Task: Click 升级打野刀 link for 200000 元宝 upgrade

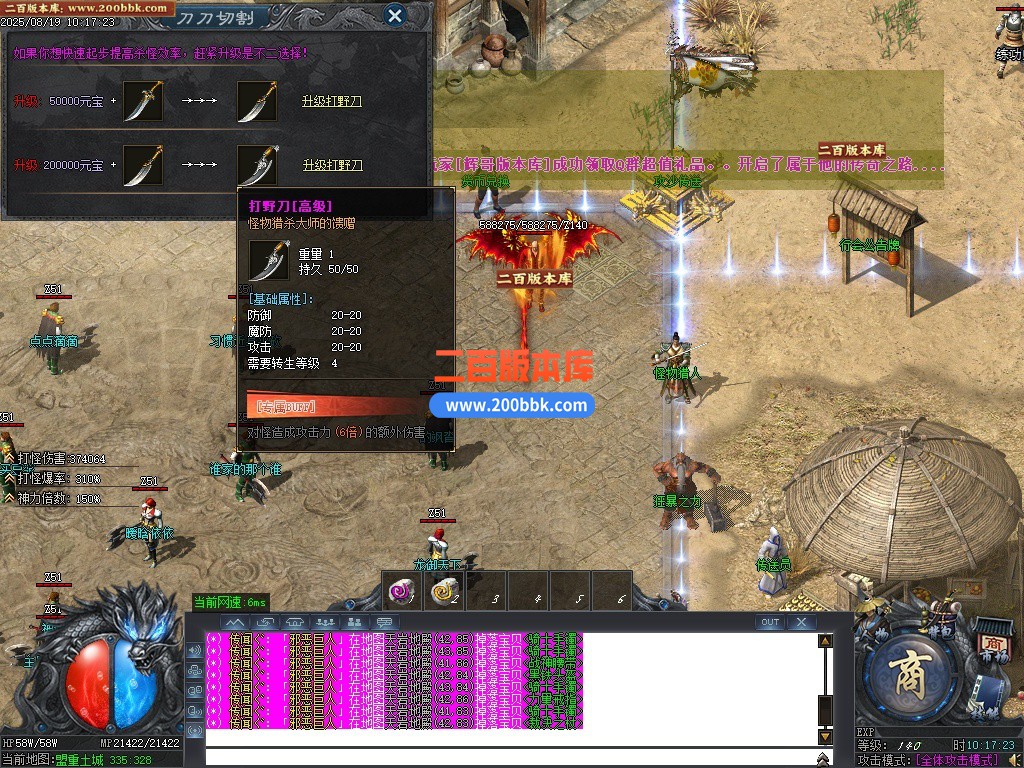Action: tap(332, 165)
